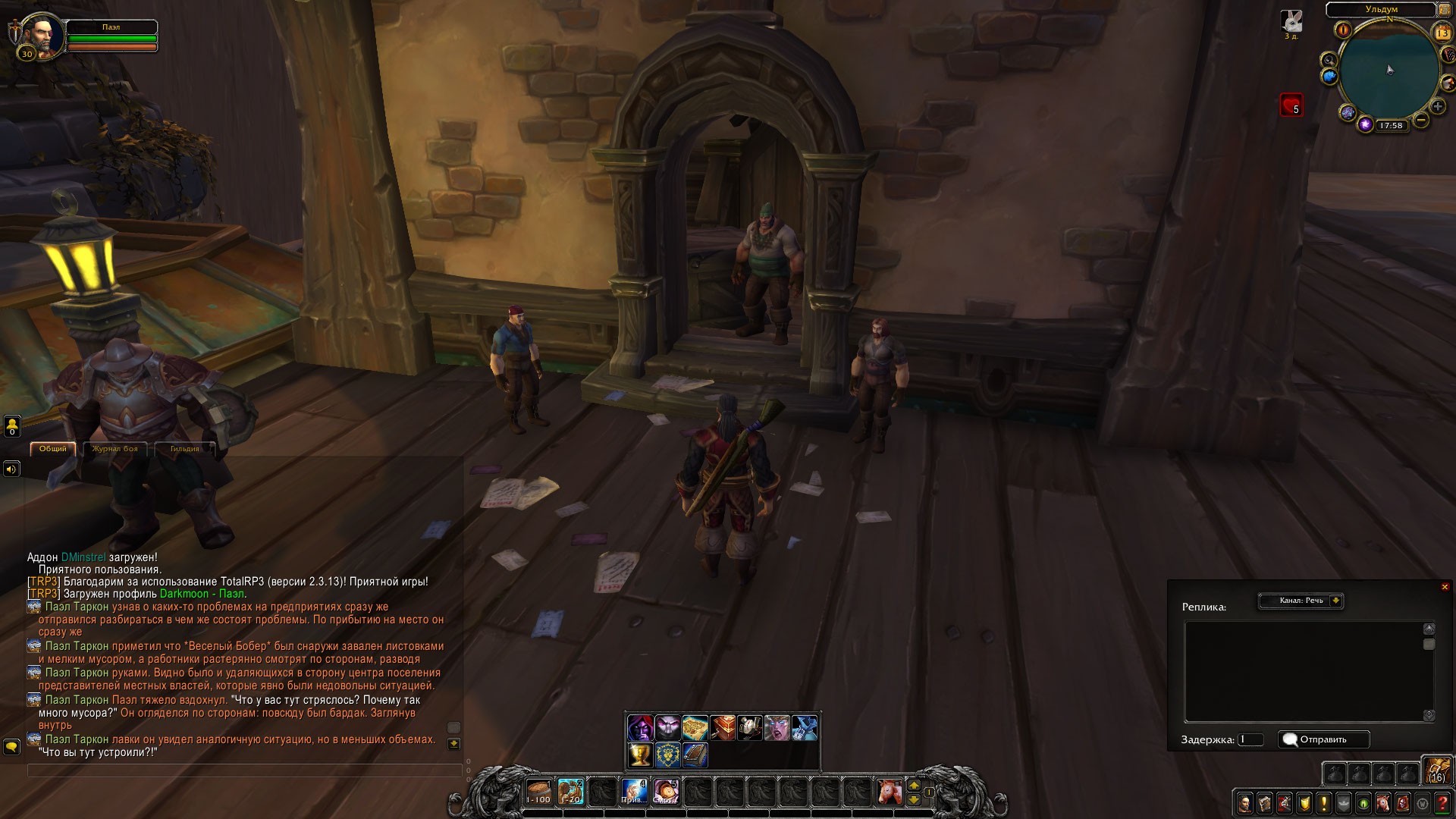Image resolution: width=1456 pixels, height=819 pixels.
Task: Click the Отправить send button
Action: pyautogui.click(x=1323, y=739)
